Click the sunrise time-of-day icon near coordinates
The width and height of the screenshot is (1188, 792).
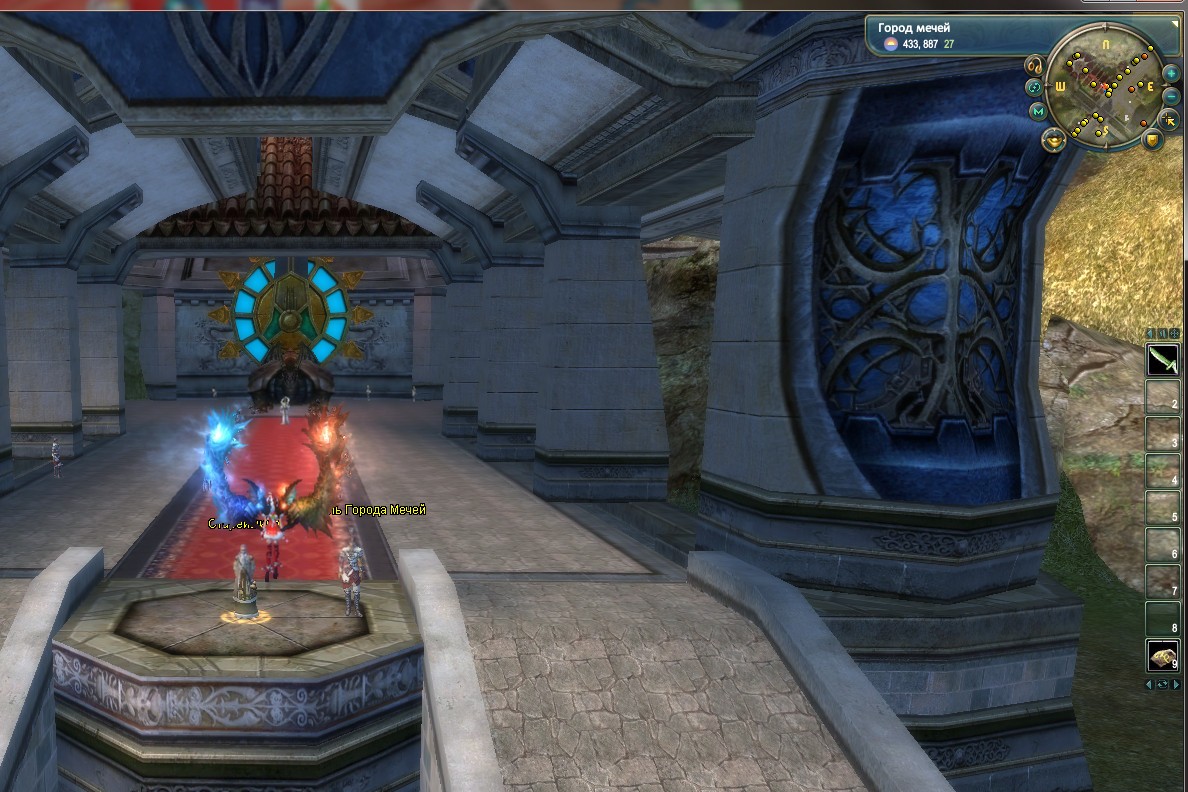click(x=888, y=44)
